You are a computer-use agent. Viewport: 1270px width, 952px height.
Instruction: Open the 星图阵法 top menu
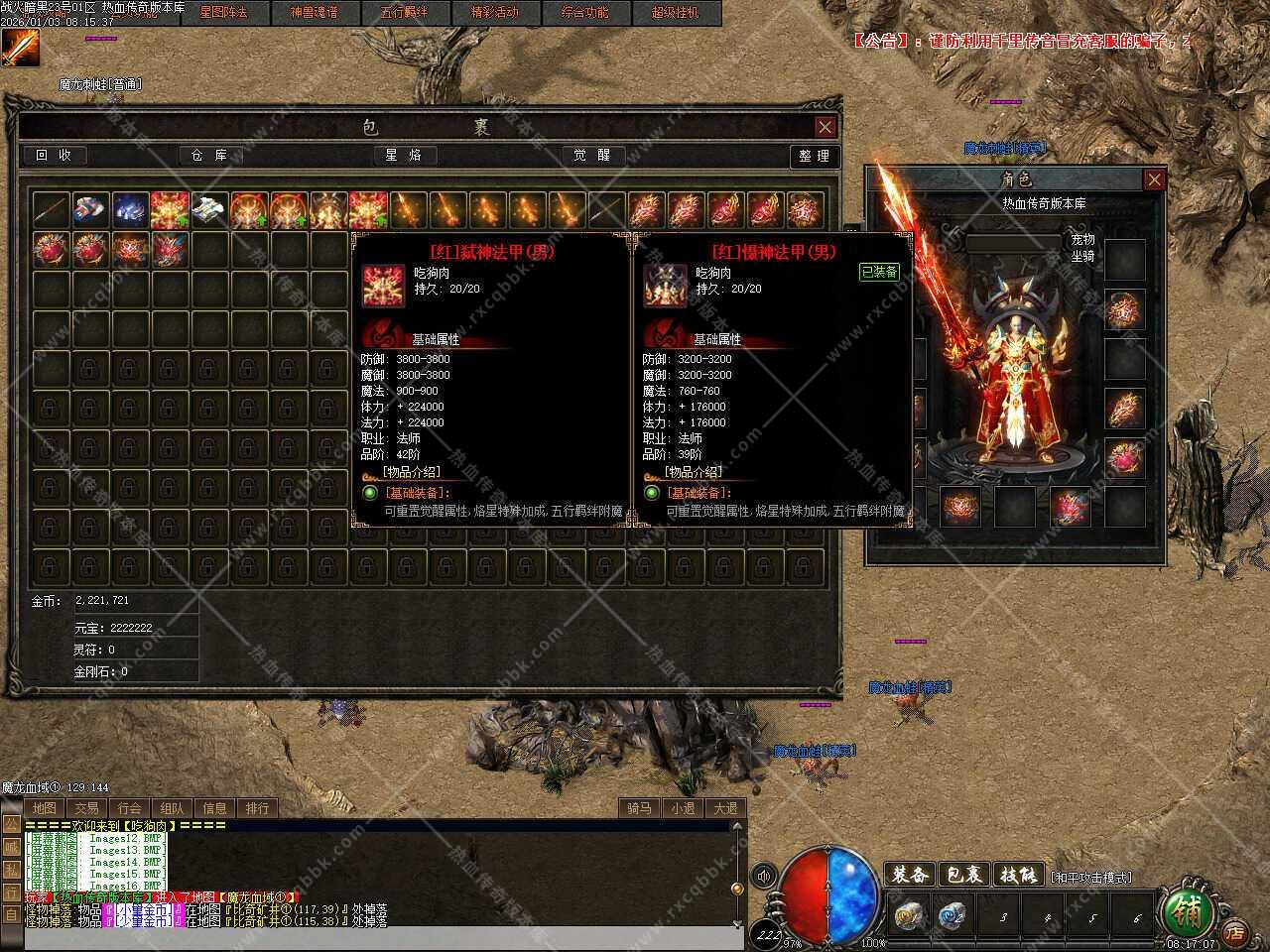point(223,13)
